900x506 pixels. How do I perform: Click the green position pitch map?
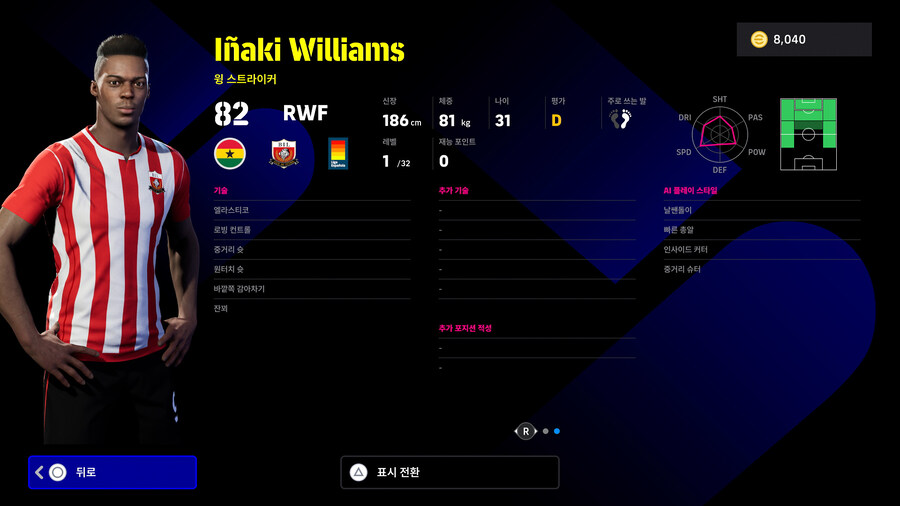click(x=807, y=135)
